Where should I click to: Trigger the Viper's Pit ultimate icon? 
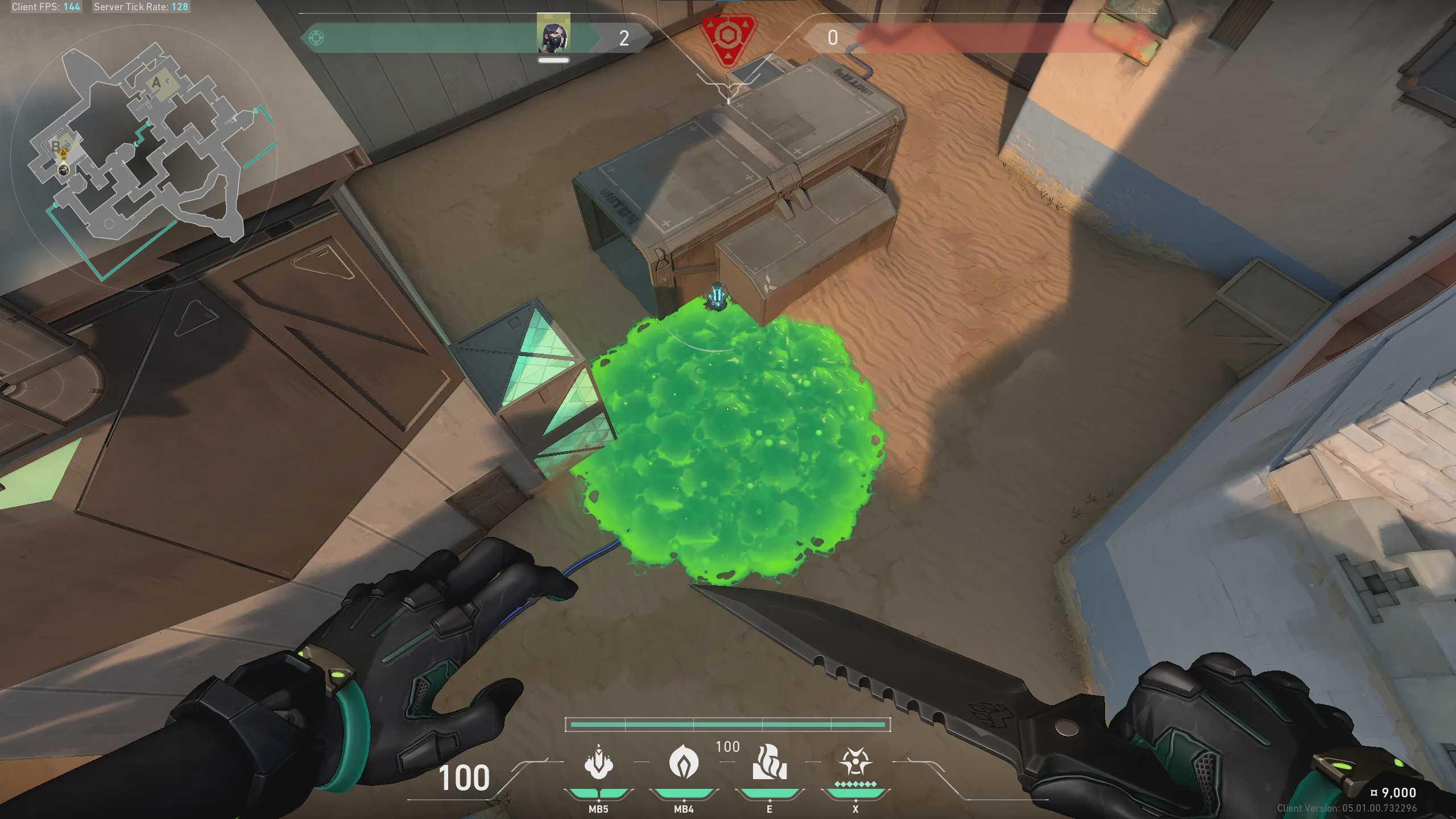tap(855, 762)
